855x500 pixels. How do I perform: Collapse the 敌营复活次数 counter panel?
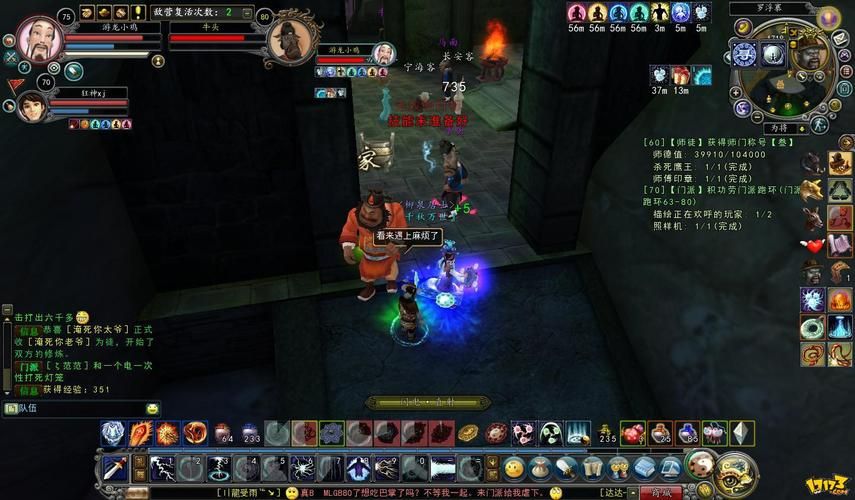(246, 12)
